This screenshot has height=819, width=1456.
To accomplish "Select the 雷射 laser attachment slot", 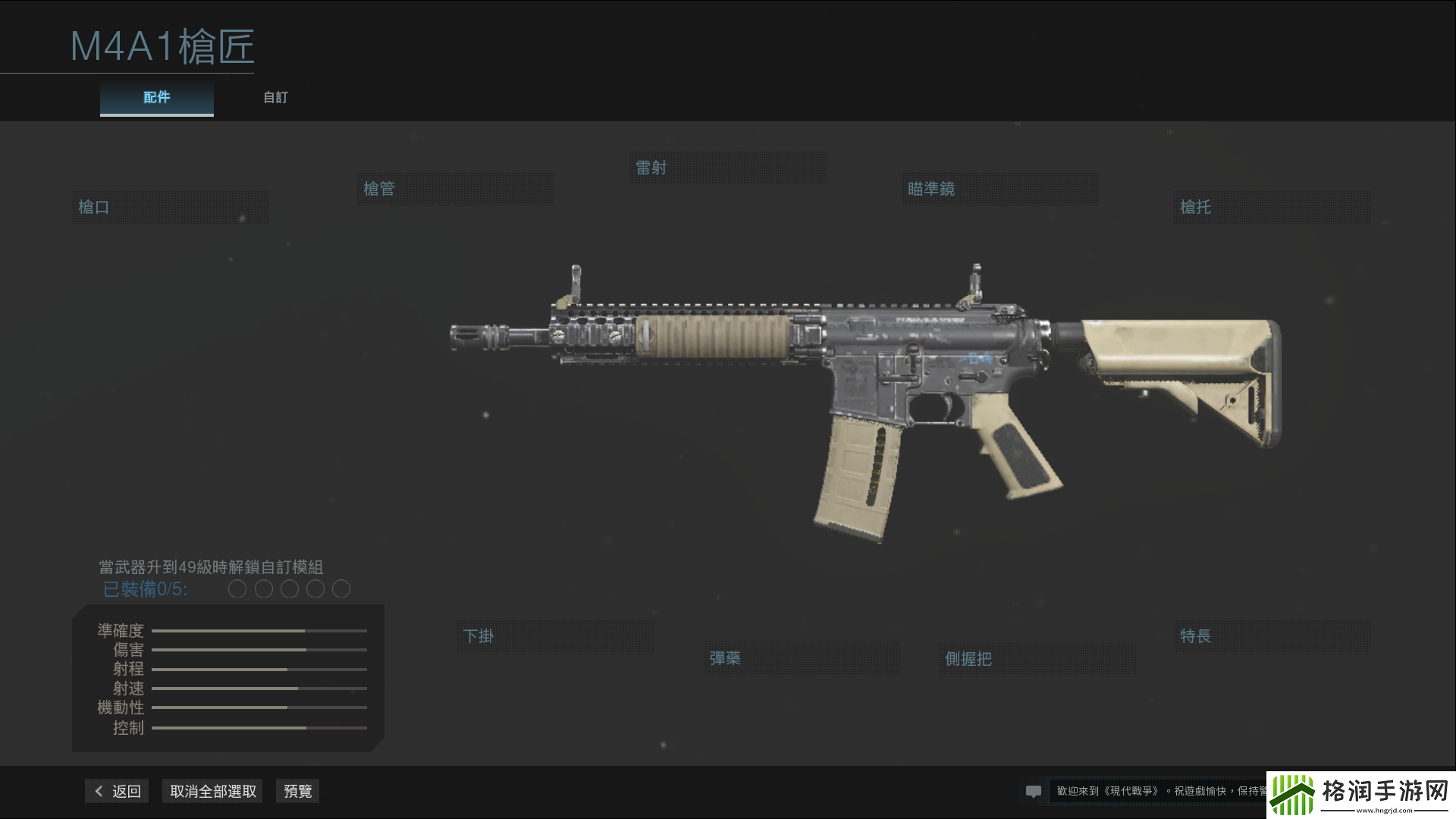I will click(x=727, y=167).
